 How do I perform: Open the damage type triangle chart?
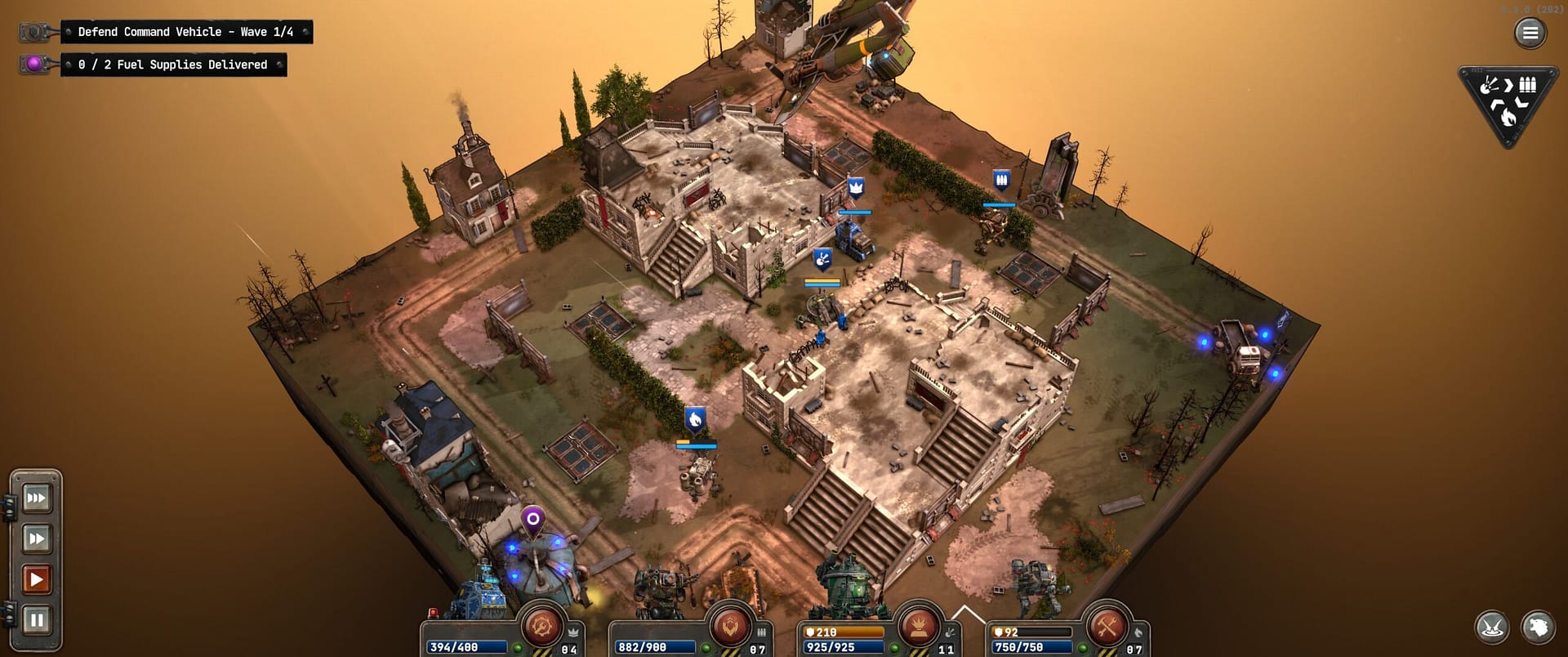(1508, 104)
